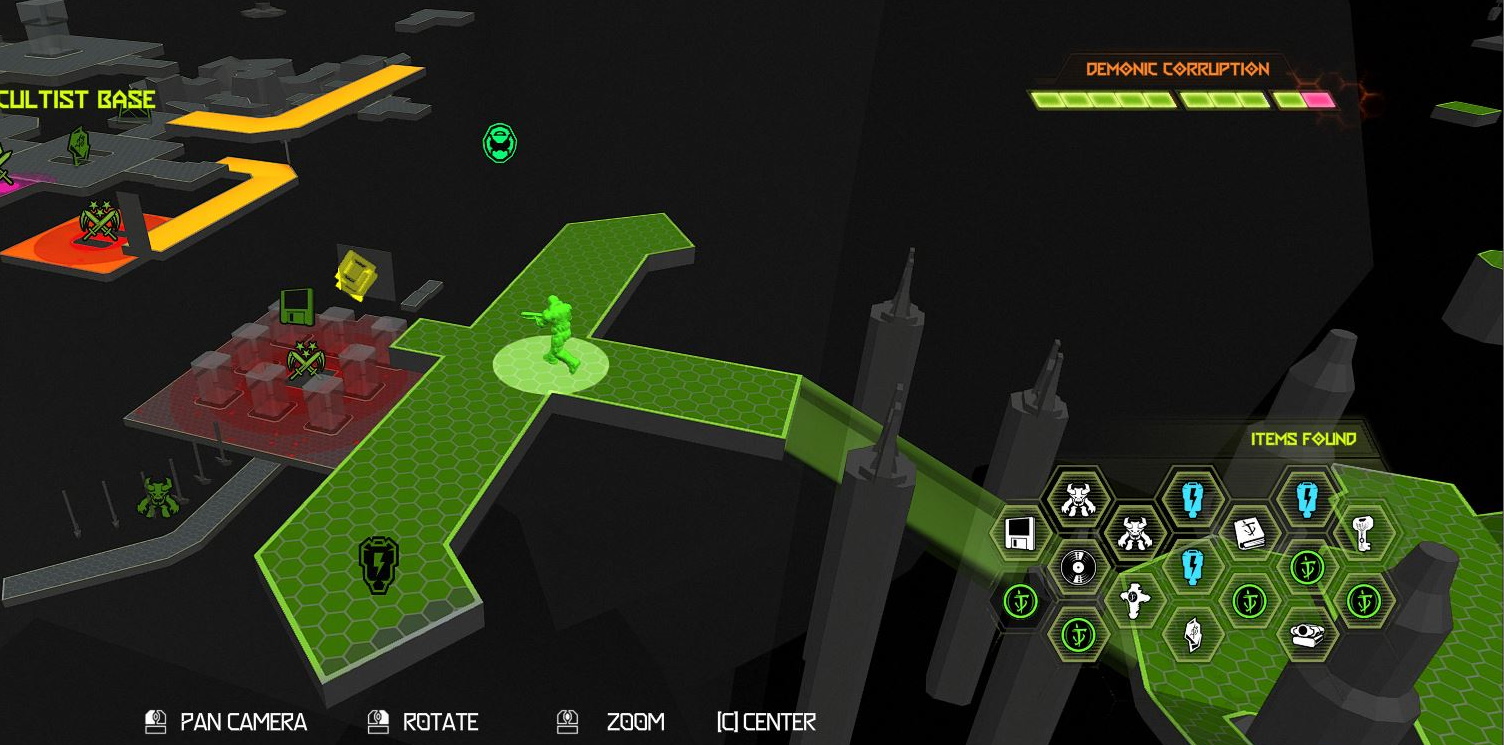The height and width of the screenshot is (745, 1504).
Task: Choose the white crystal shard item icon
Action: [1193, 634]
